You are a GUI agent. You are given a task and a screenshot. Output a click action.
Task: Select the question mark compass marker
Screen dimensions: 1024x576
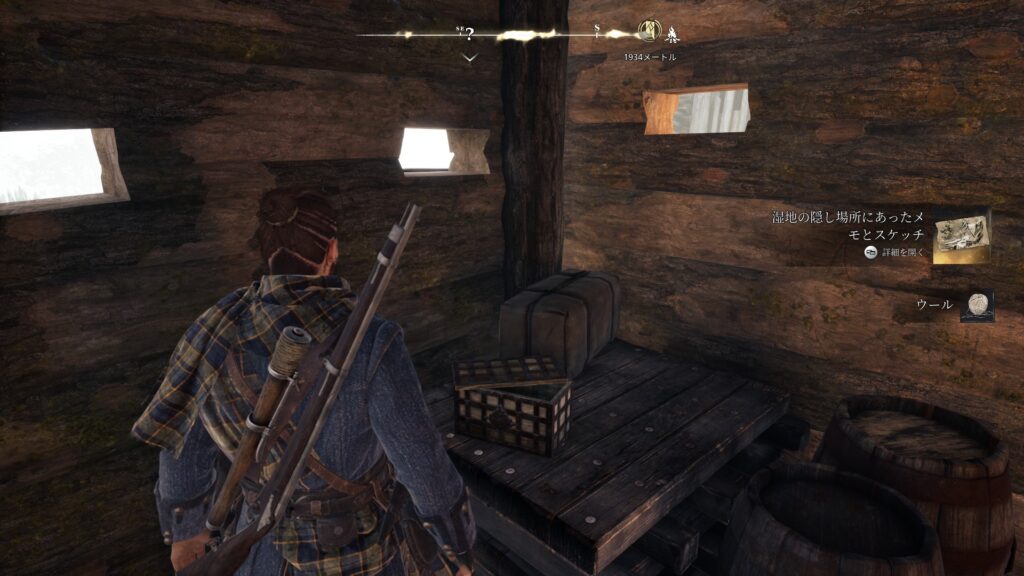pos(468,34)
